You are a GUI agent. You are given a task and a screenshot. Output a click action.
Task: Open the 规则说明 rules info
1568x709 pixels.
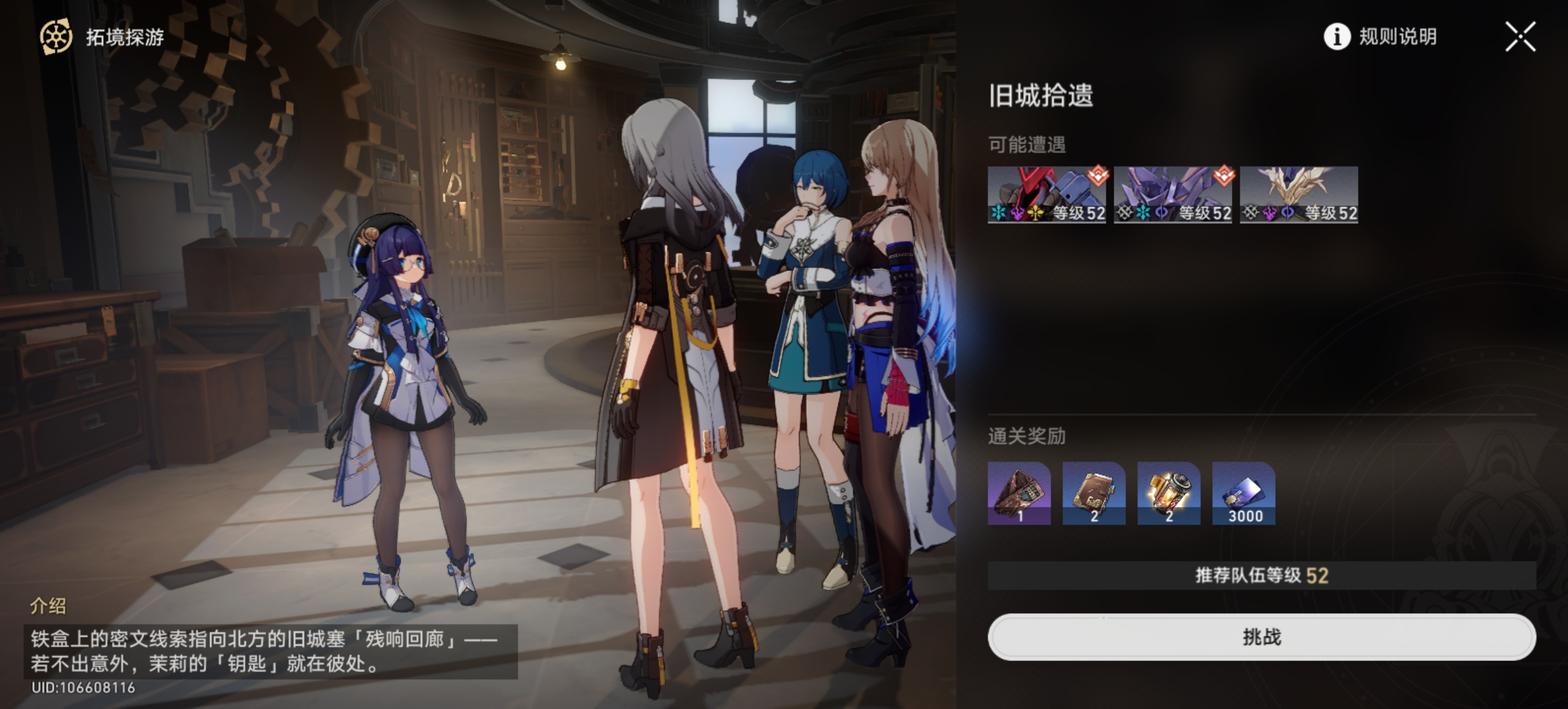[x=1380, y=37]
